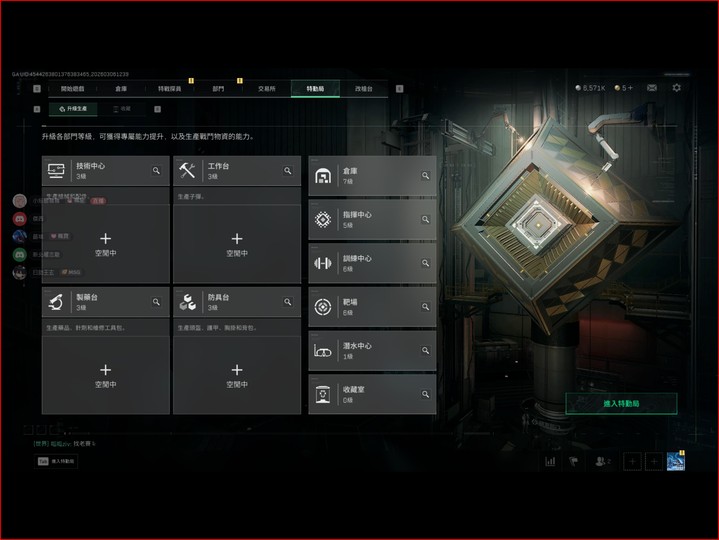The width and height of the screenshot is (719, 540).
Task: Open the 交易所 tab
Action: coord(266,89)
